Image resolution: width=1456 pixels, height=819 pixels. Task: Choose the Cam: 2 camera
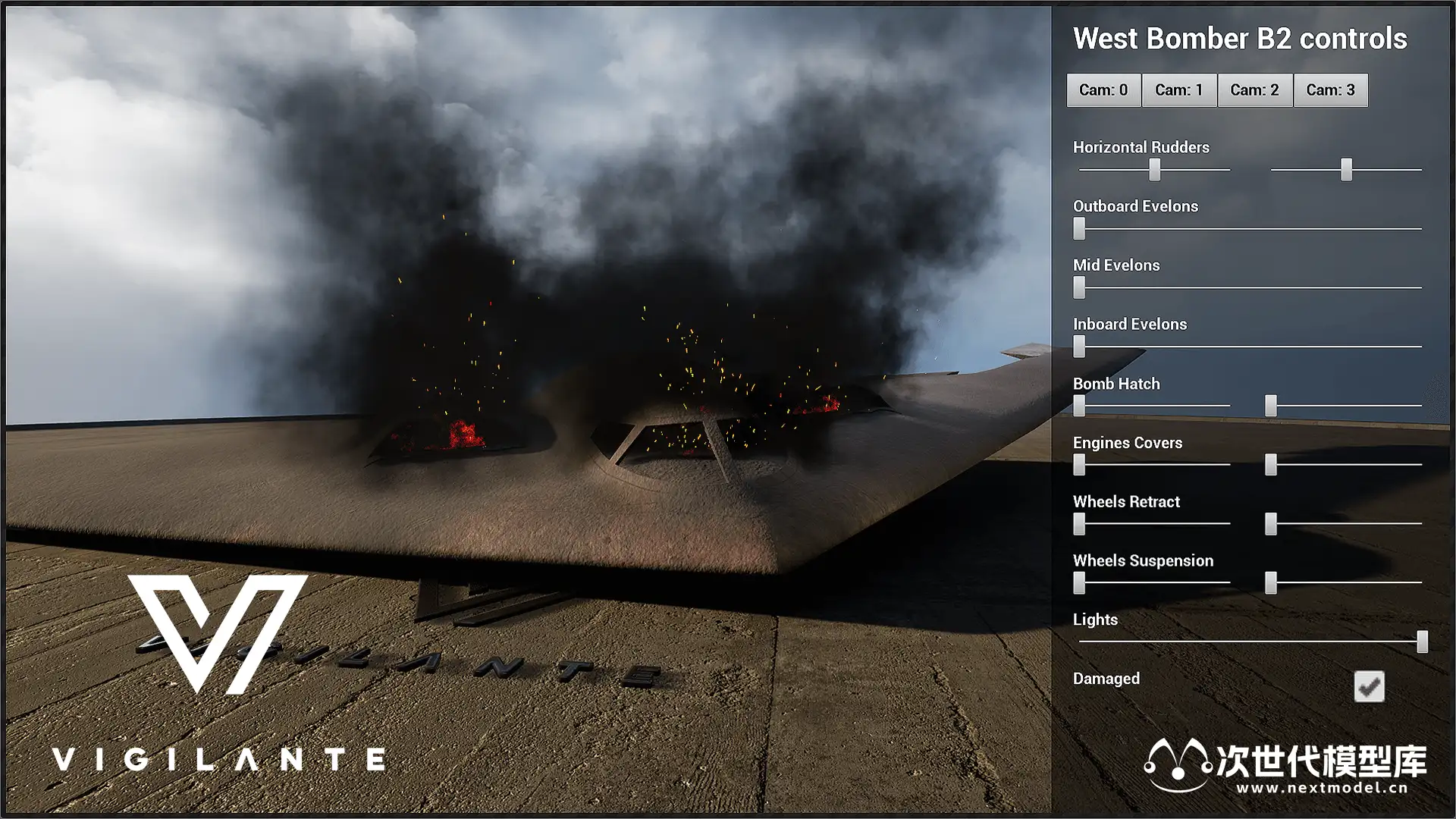pyautogui.click(x=1254, y=90)
